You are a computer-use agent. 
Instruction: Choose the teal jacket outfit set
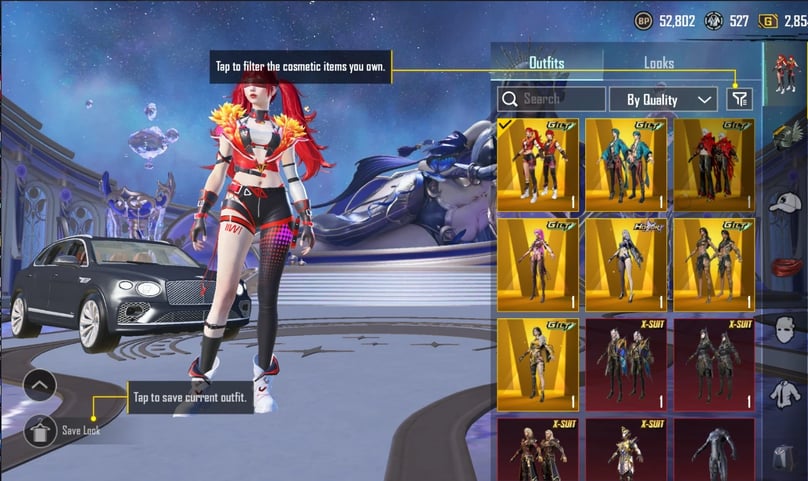pyautogui.click(x=625, y=165)
